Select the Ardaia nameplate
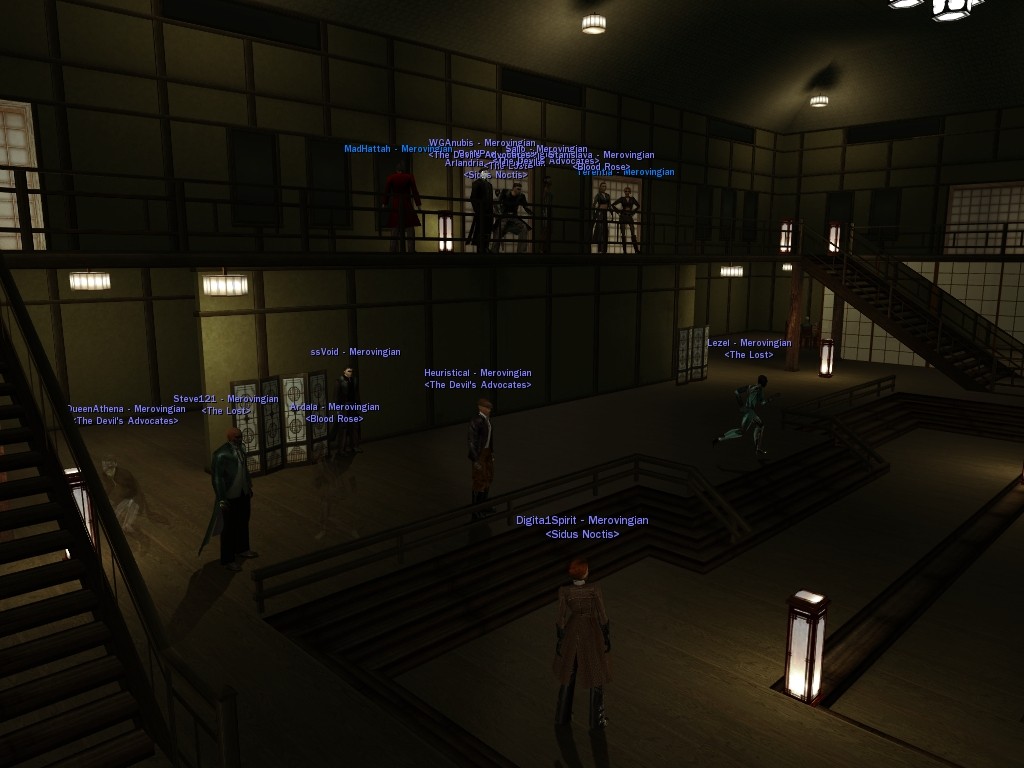1024x768 pixels. (x=334, y=408)
